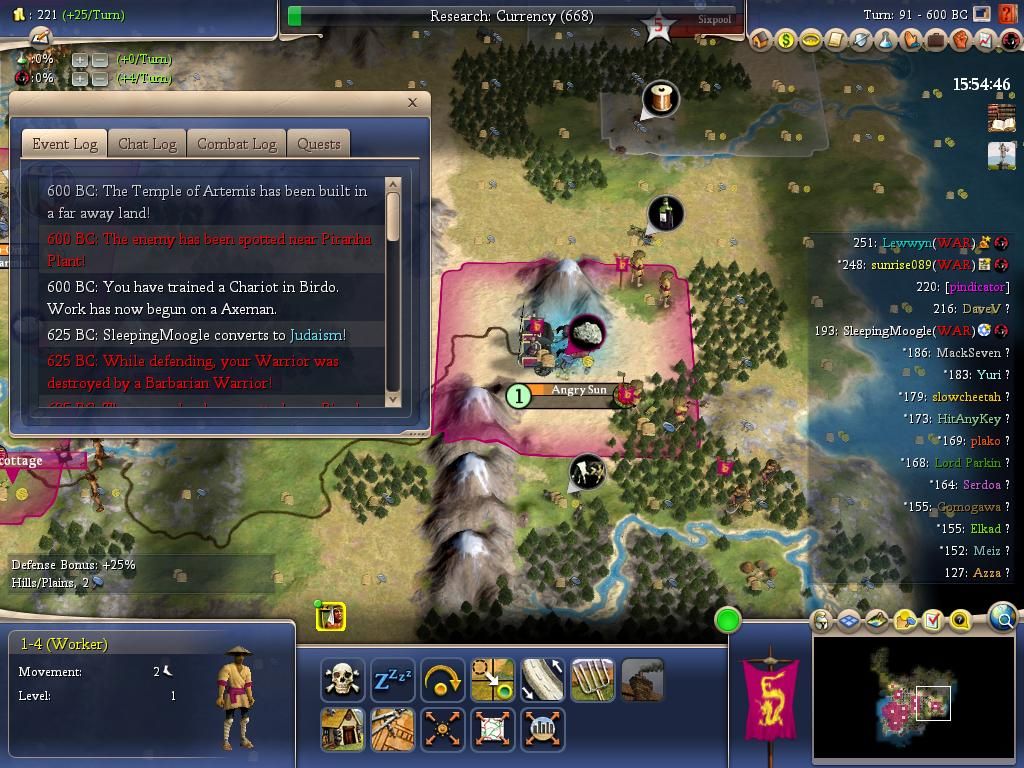The height and width of the screenshot is (768, 1024).
Task: Open the globe view magnifier button
Action: pyautogui.click(x=1003, y=619)
